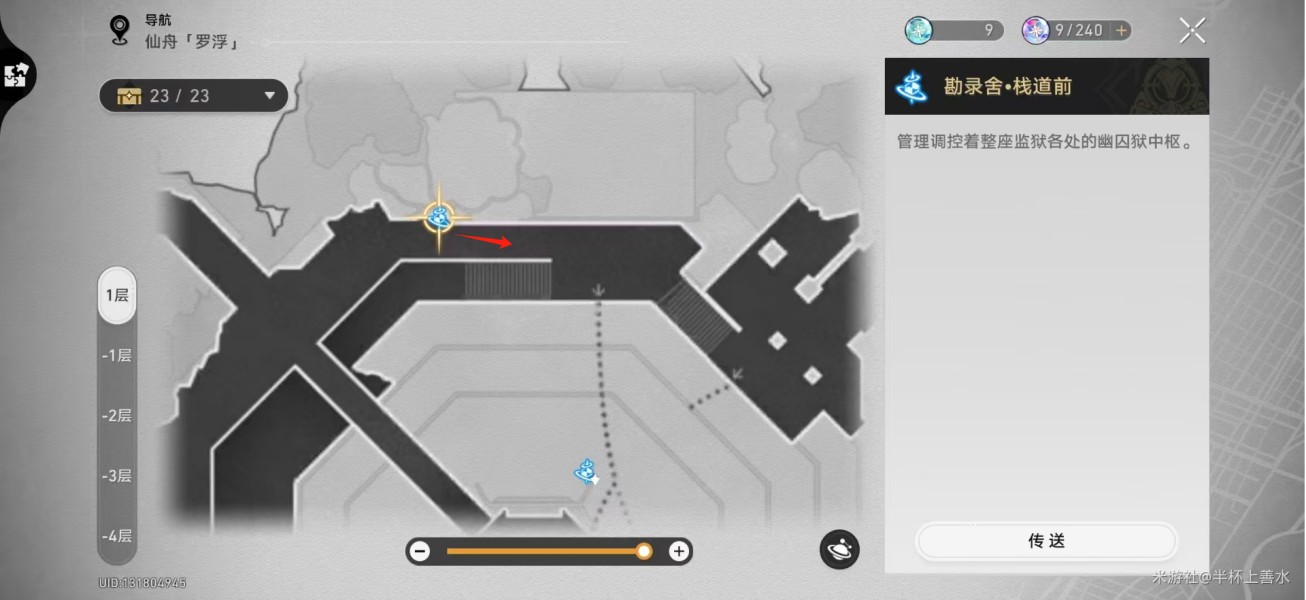Switch to floor -2层
The image size is (1306, 600).
tap(117, 415)
